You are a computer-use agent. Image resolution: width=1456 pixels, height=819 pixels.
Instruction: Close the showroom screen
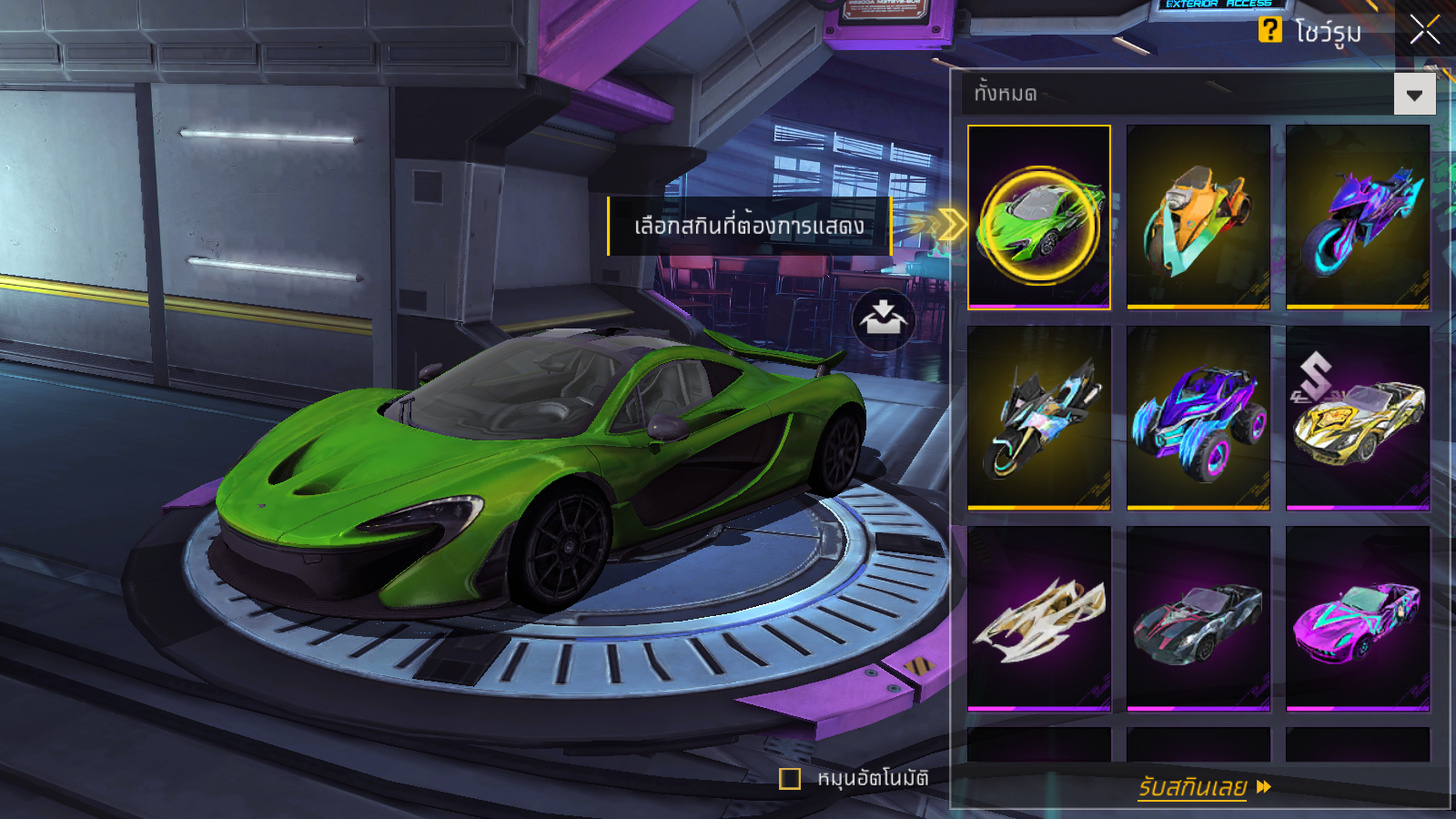[1424, 30]
